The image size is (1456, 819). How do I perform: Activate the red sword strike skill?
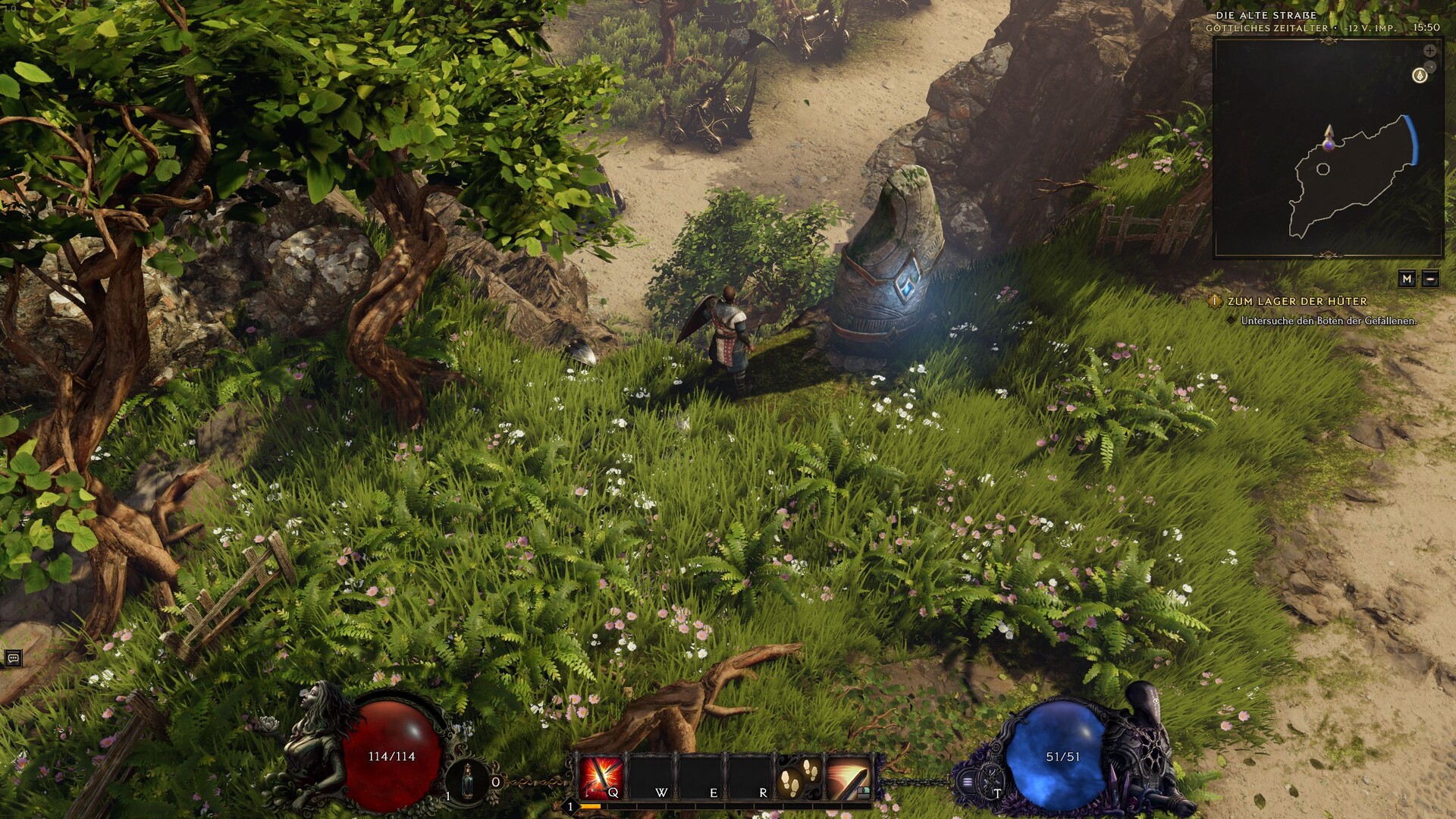[x=601, y=777]
